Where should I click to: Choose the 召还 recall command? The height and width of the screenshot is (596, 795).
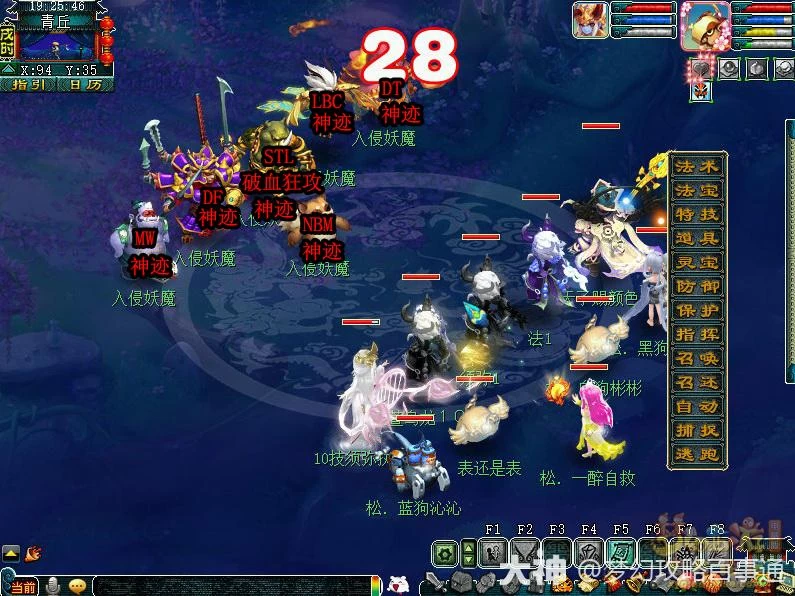coord(697,383)
